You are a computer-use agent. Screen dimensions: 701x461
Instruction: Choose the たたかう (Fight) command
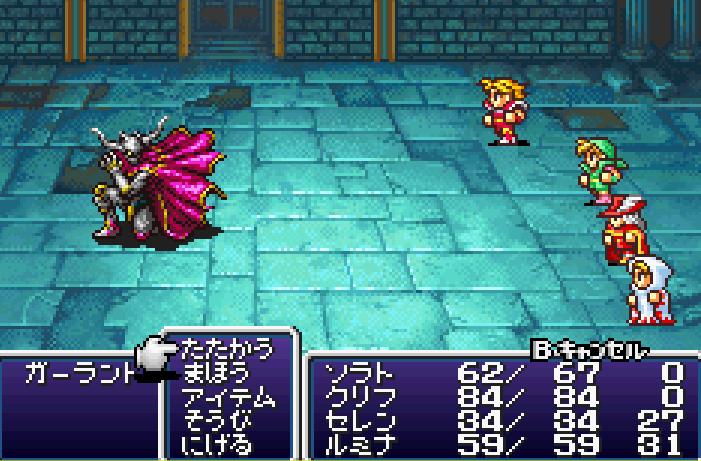[227, 349]
